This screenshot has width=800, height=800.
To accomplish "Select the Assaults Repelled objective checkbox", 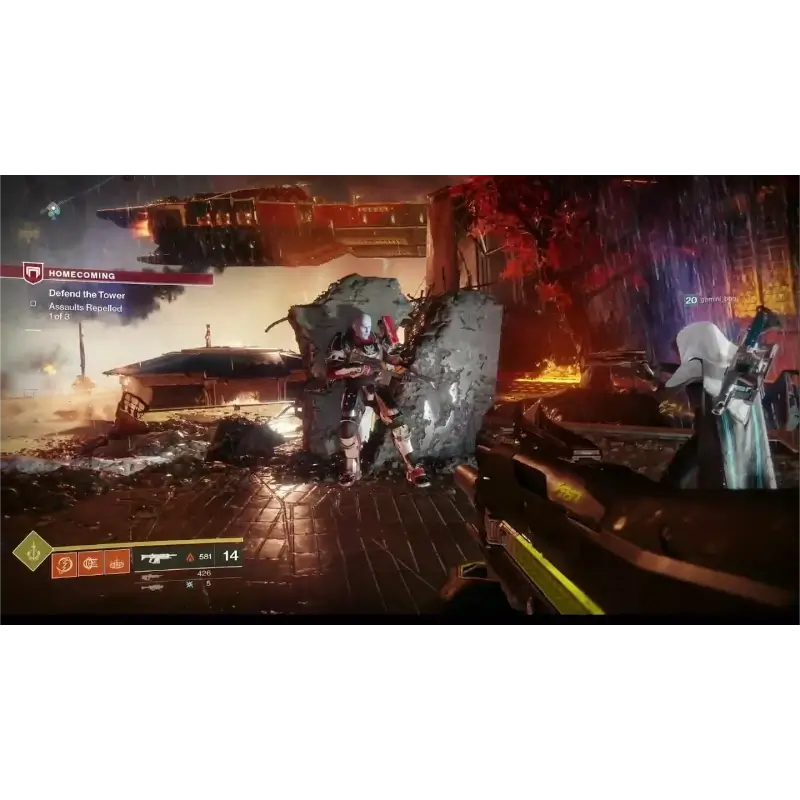I will point(33,303).
